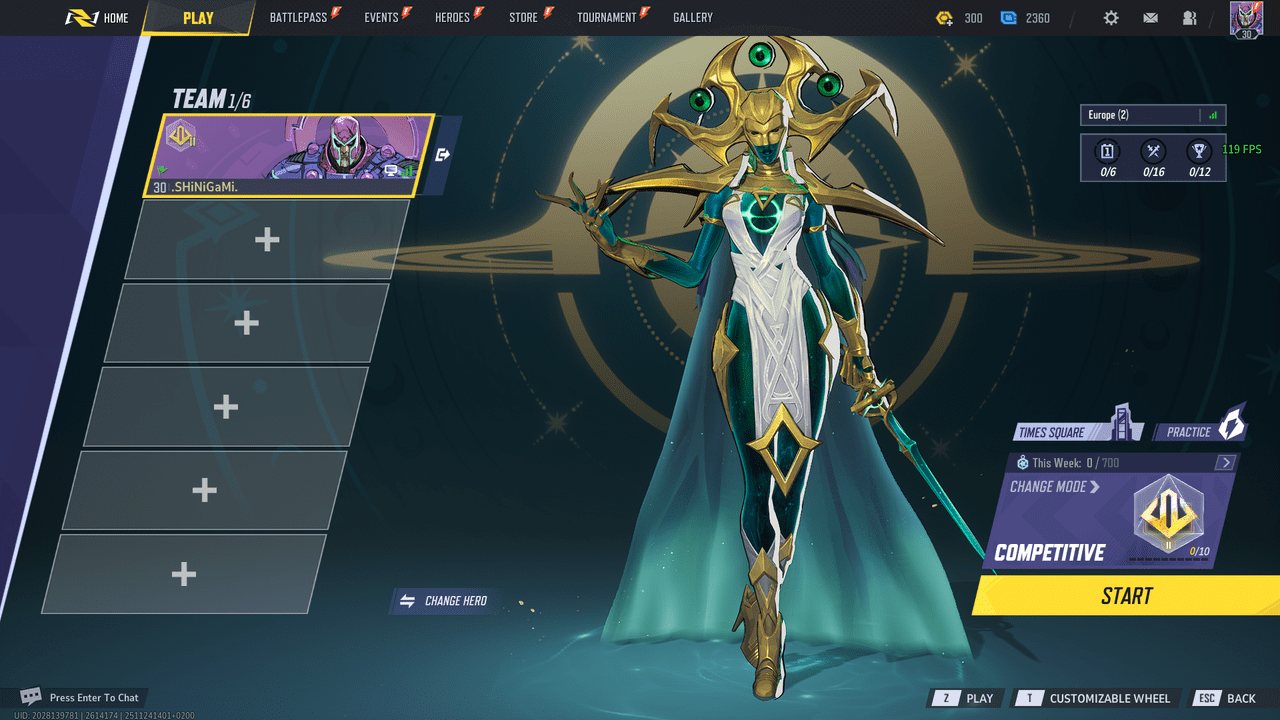Open the Tournament tab
The width and height of the screenshot is (1280, 720).
click(607, 18)
